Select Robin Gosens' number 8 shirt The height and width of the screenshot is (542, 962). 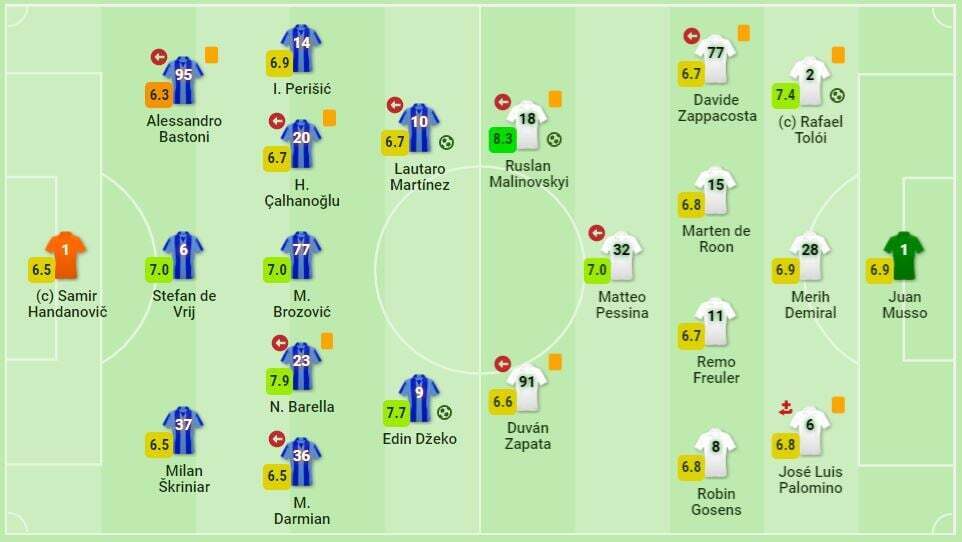point(715,453)
